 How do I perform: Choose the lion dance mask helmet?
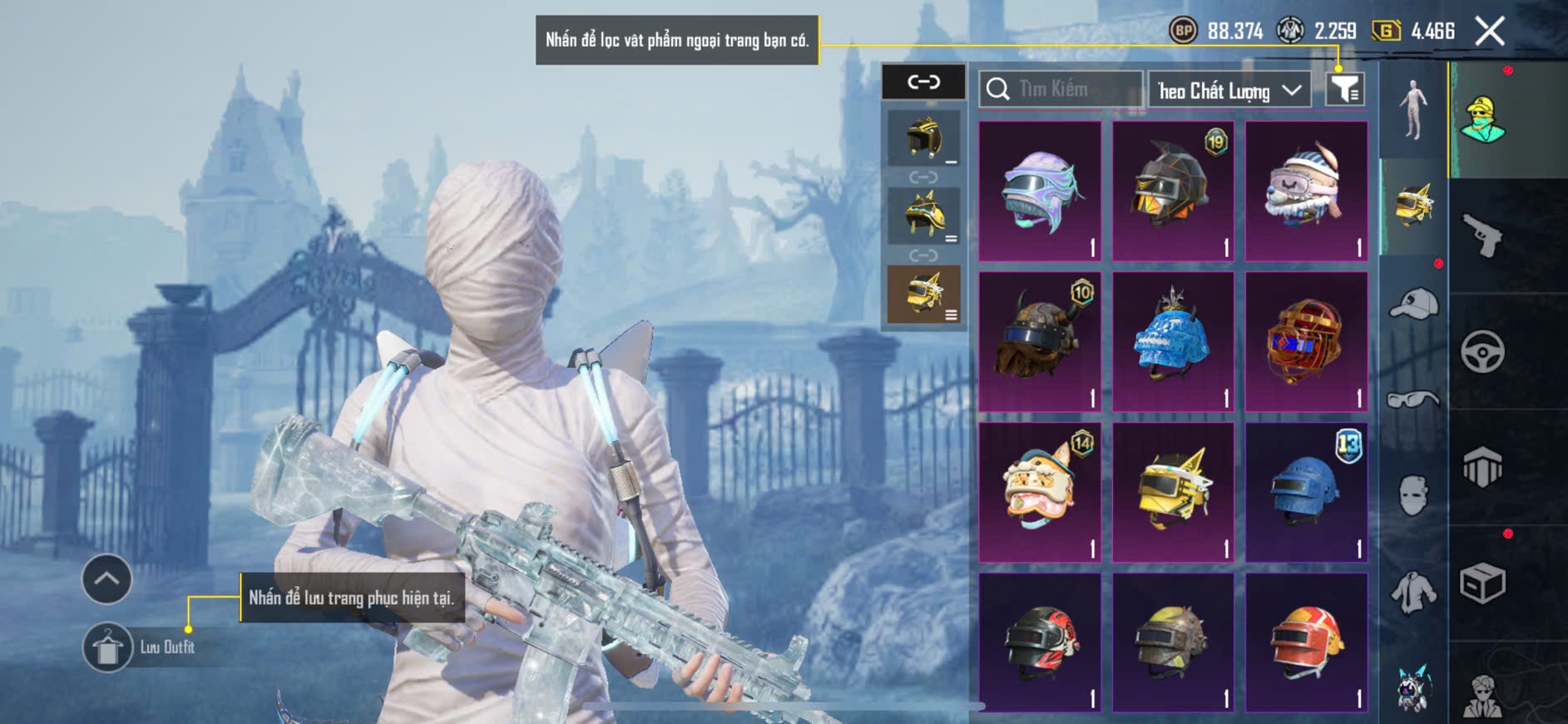(x=1040, y=493)
